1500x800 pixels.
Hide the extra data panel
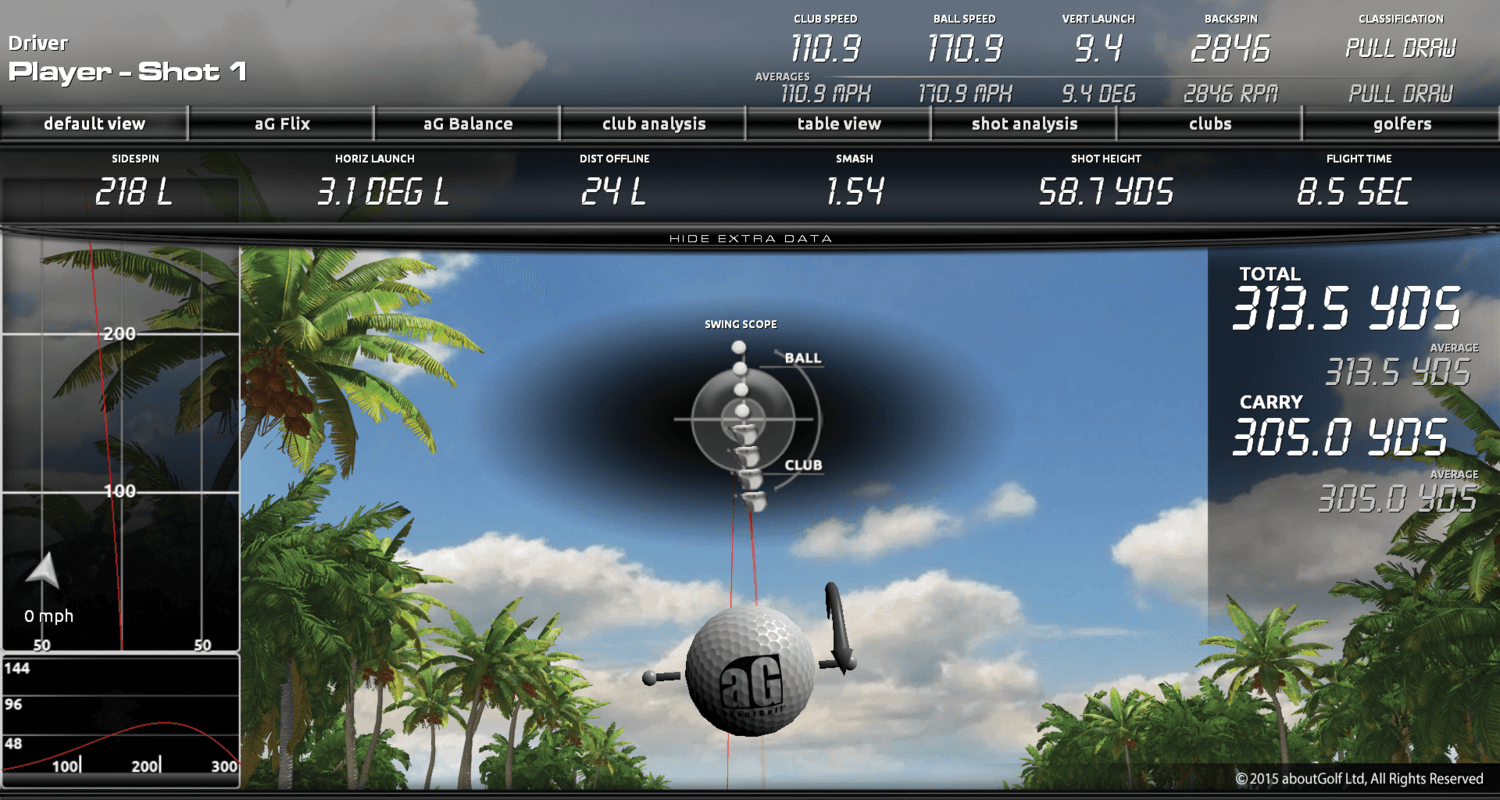point(750,238)
